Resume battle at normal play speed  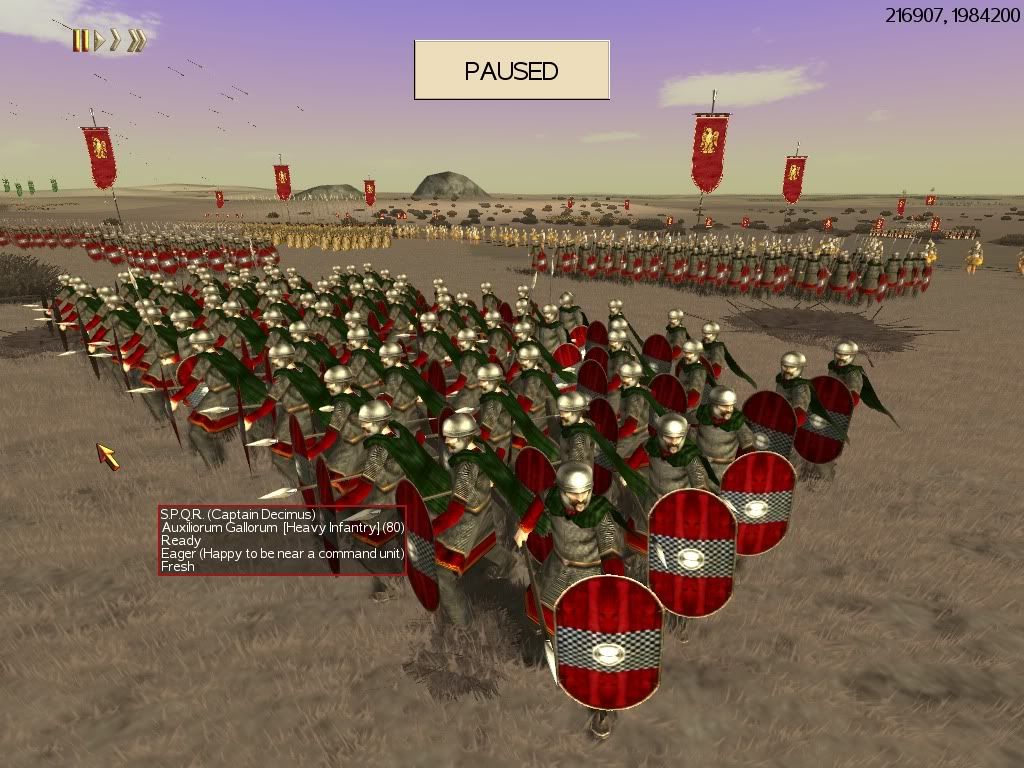click(x=99, y=41)
